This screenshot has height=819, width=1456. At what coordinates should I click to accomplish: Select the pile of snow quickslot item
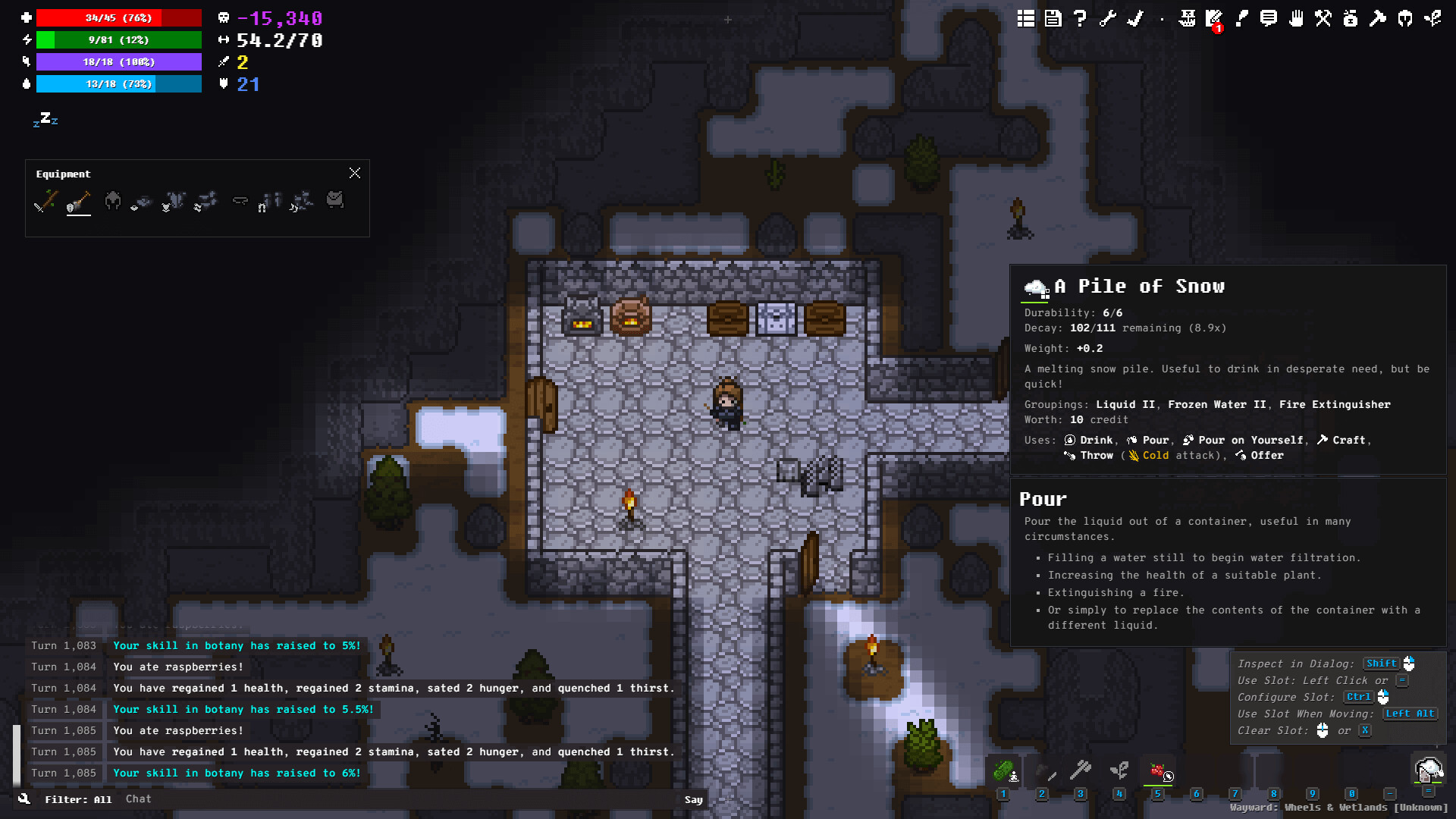pos(1429,769)
